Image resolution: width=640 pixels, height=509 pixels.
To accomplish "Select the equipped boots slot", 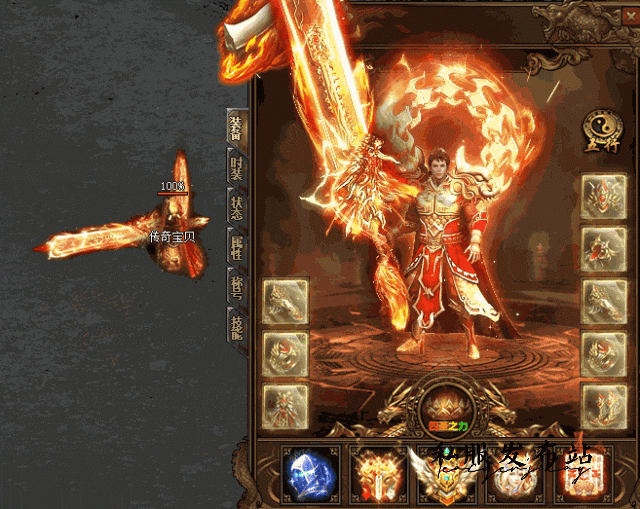I will tap(603, 407).
